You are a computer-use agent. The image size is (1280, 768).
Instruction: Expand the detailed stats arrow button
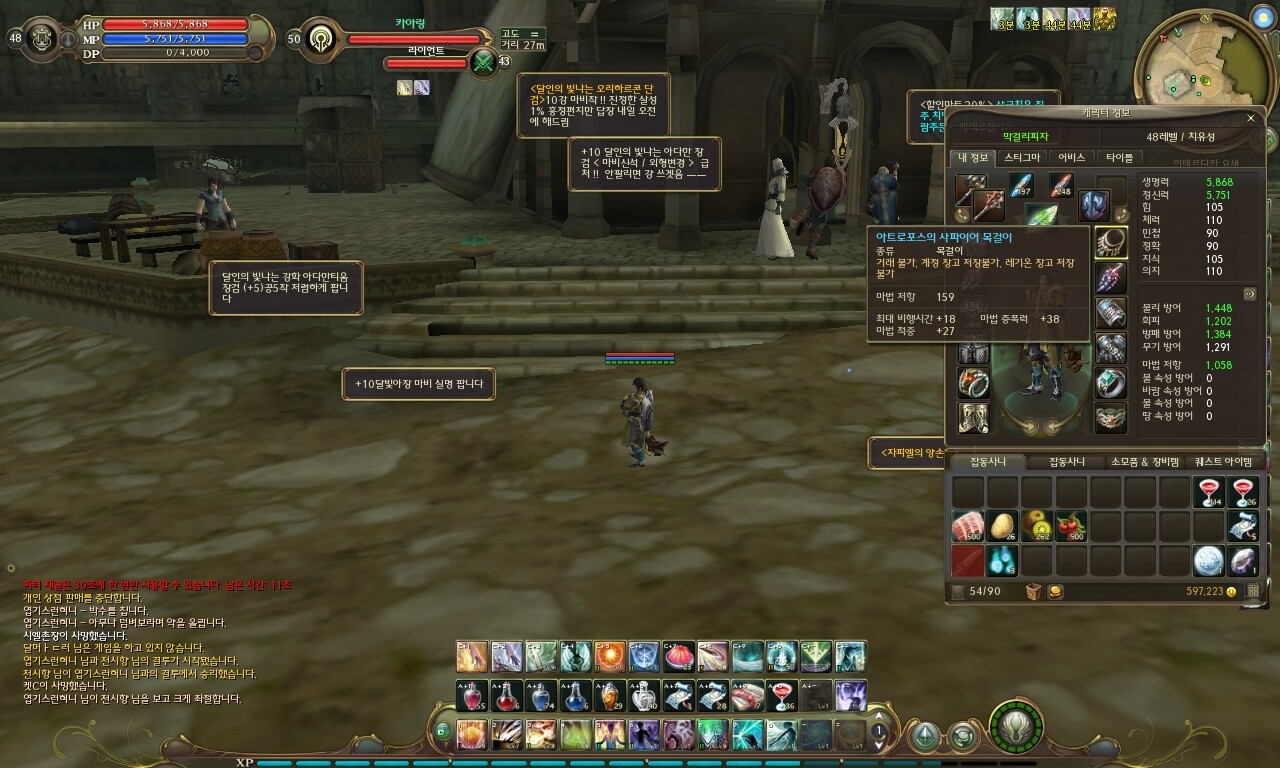1249,294
